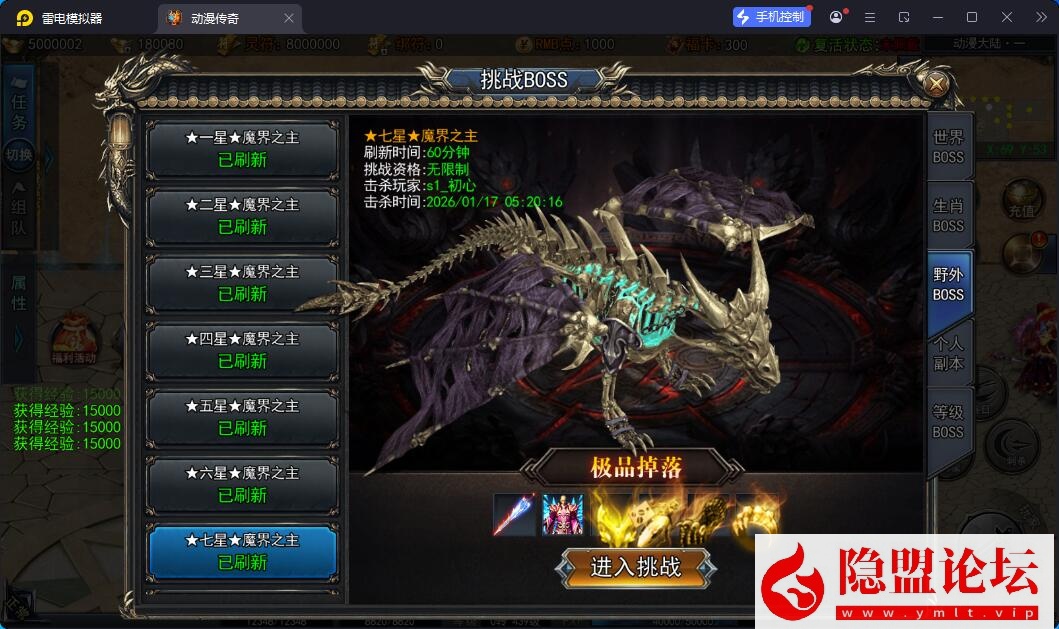Inspect the blue-red sword drop icon
1059x629 pixels.
pos(514,514)
